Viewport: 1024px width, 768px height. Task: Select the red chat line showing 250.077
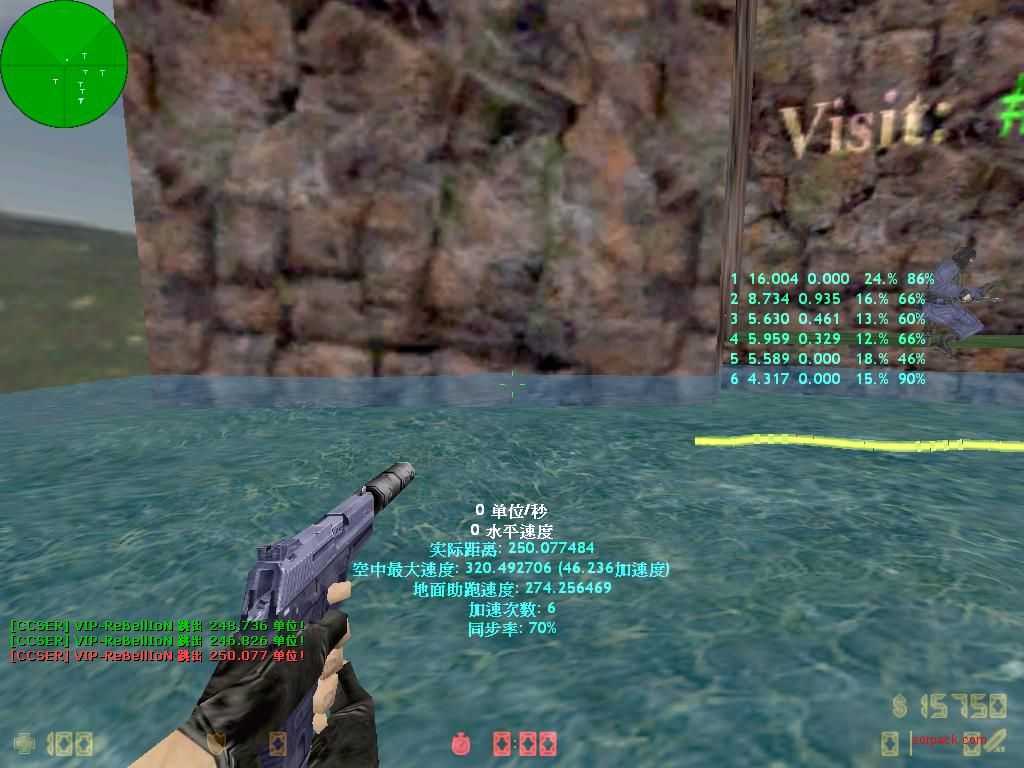tap(157, 656)
